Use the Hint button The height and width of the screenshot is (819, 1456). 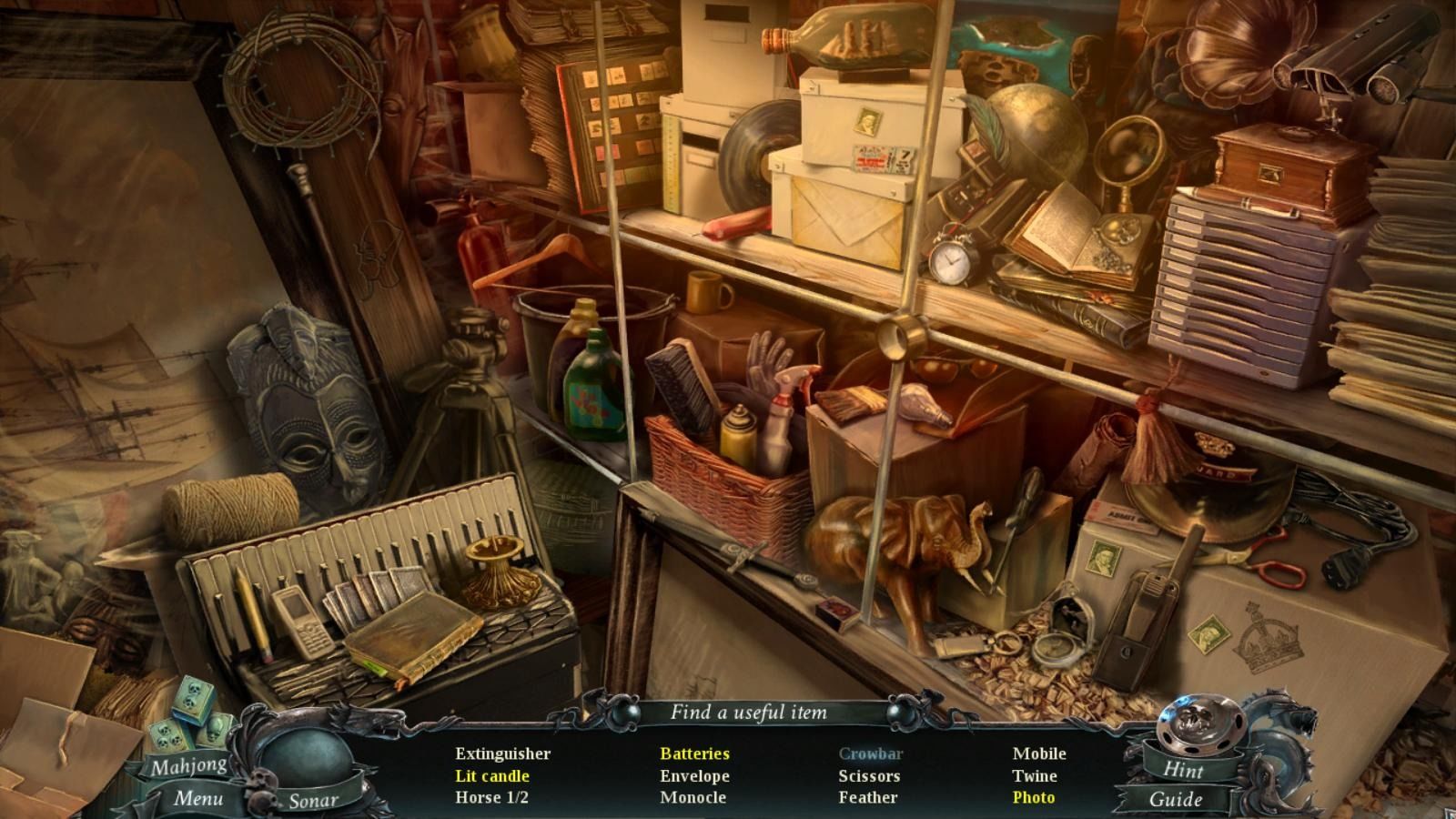[x=1183, y=769]
